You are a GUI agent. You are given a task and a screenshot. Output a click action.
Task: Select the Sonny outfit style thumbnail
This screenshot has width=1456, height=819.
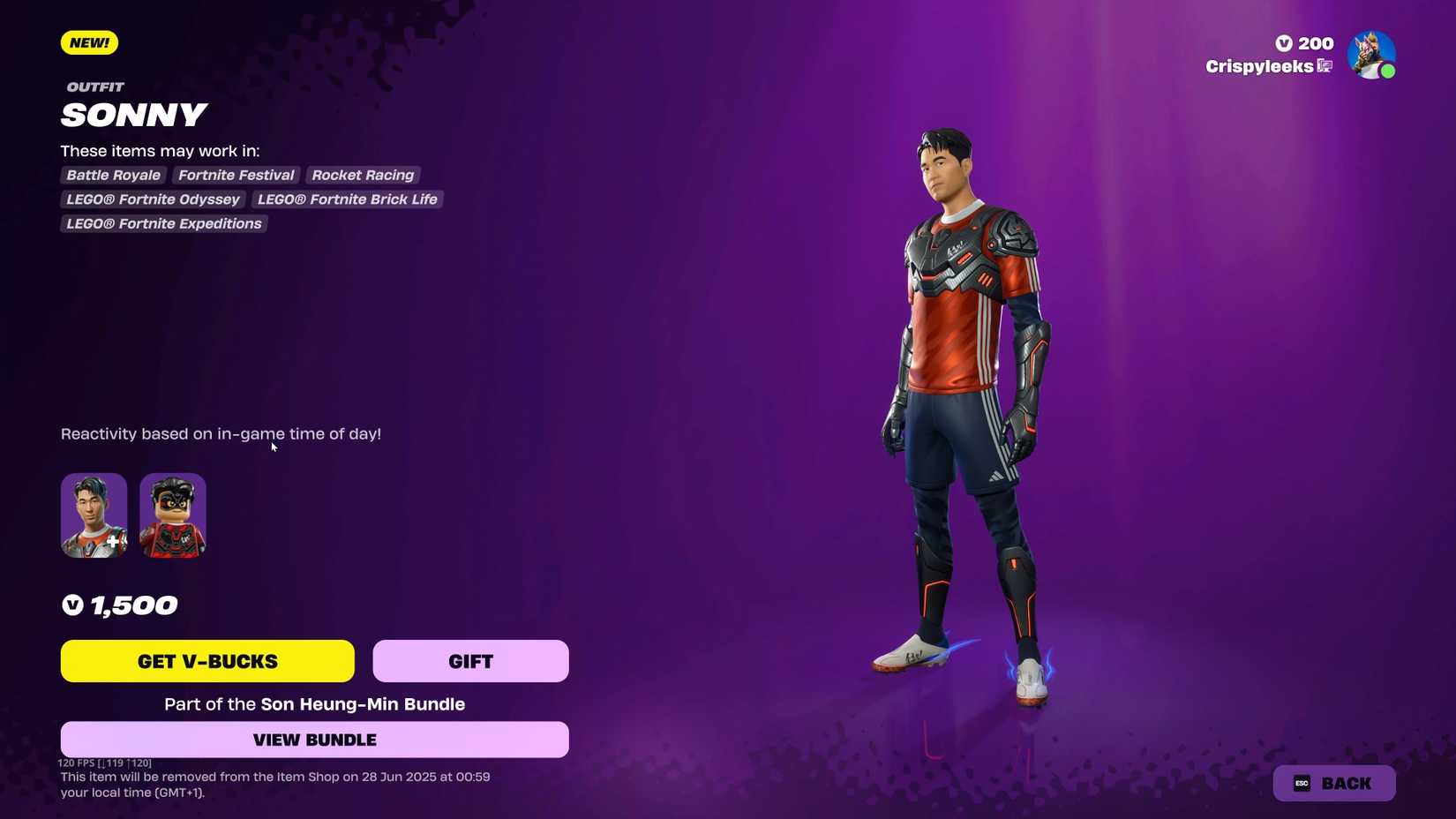(94, 515)
